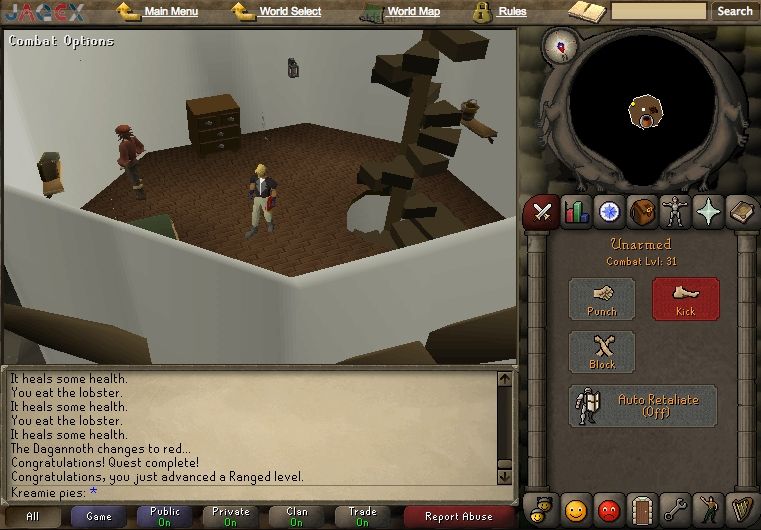Toggle the Public chat filter

click(165, 517)
